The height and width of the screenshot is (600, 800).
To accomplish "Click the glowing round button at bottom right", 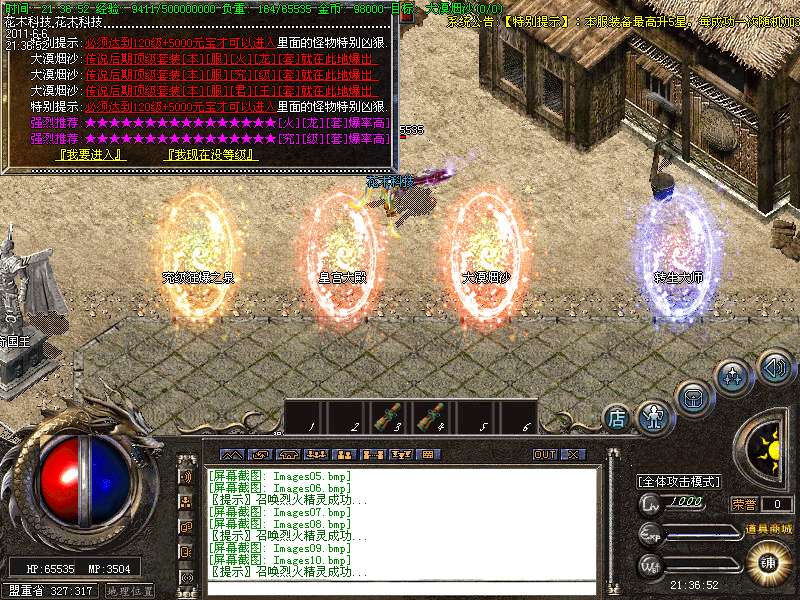I will pos(768,563).
